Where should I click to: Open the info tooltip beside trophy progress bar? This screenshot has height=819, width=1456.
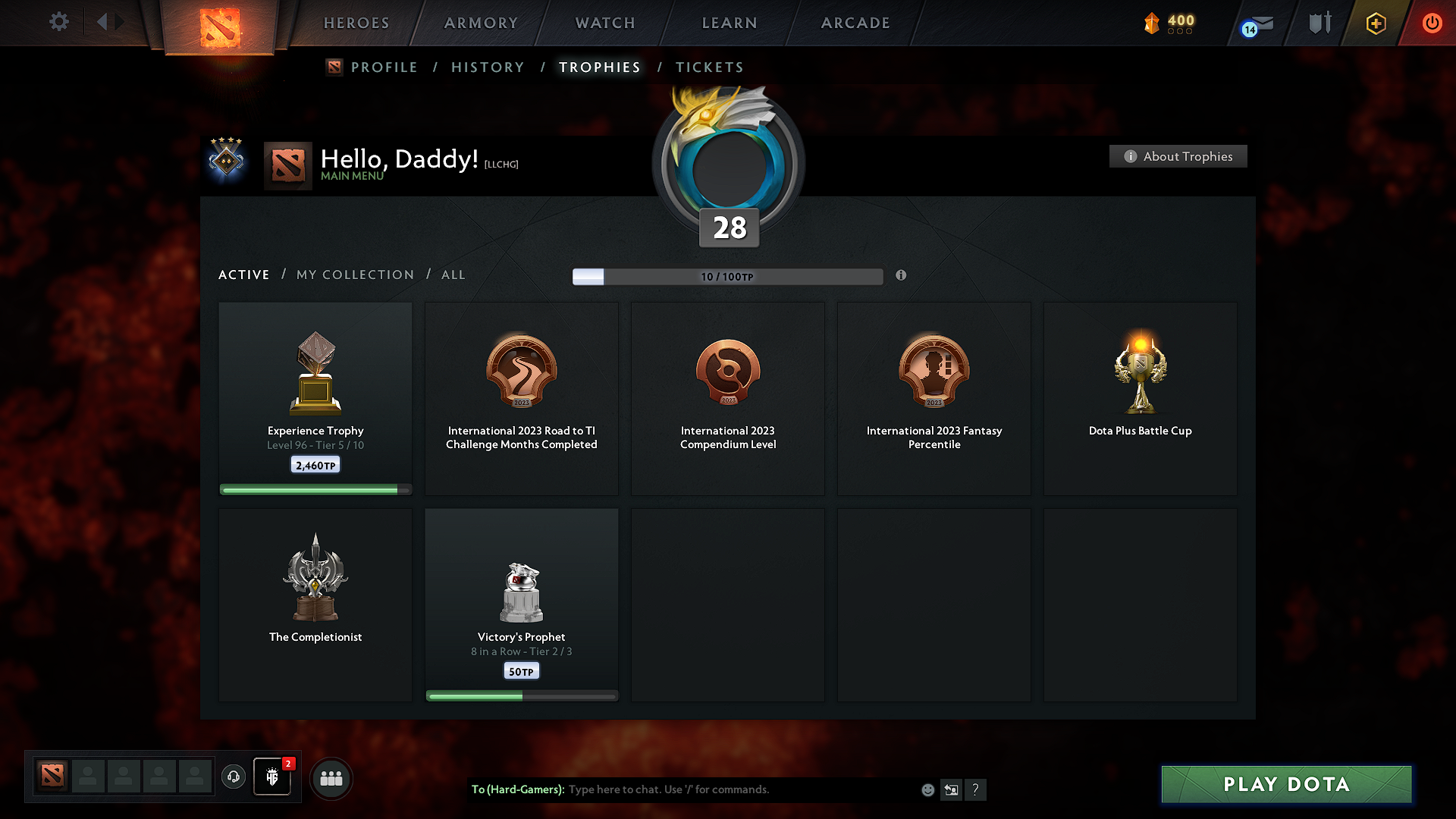[902, 276]
